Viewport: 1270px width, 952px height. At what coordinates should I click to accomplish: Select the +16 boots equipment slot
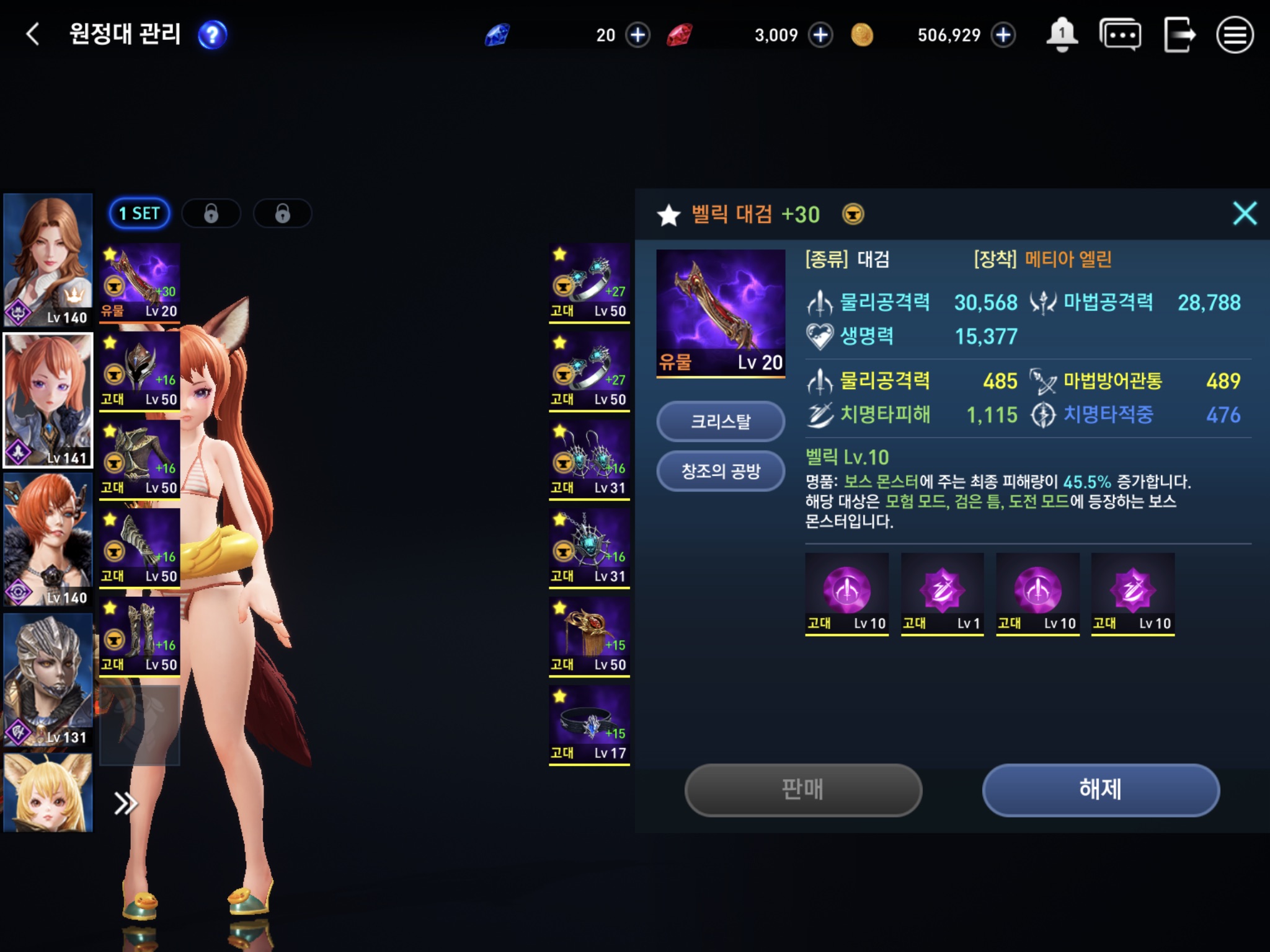(x=140, y=636)
